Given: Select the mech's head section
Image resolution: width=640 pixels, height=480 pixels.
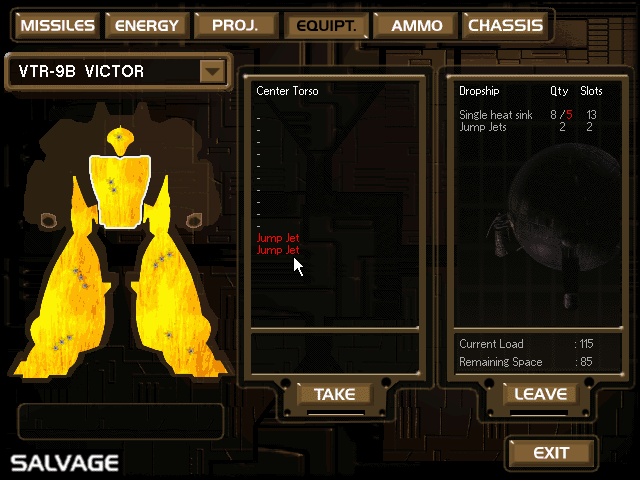Looking at the screenshot, I should coord(119,140).
